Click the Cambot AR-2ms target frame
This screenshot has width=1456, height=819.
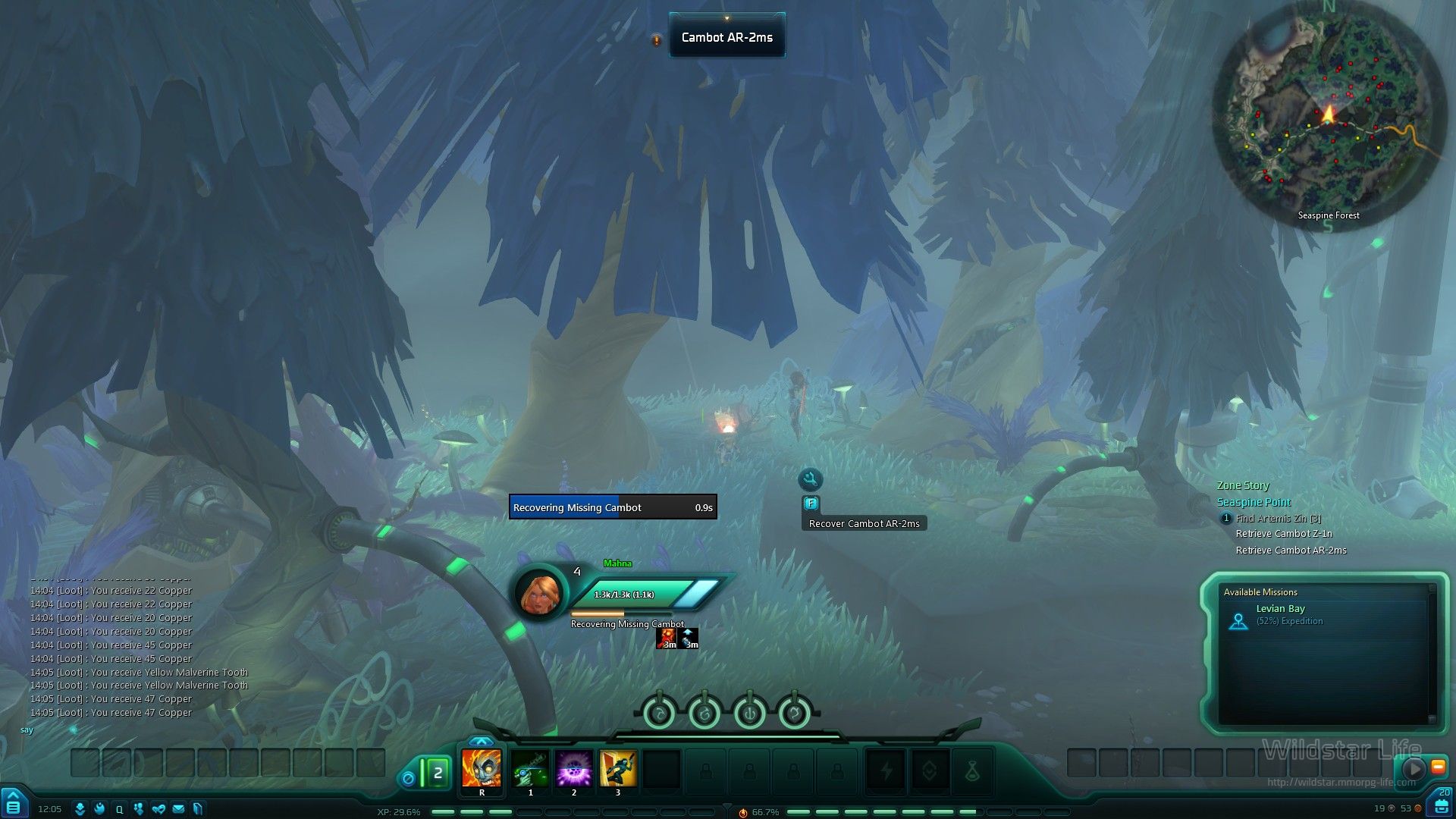pyautogui.click(x=726, y=37)
